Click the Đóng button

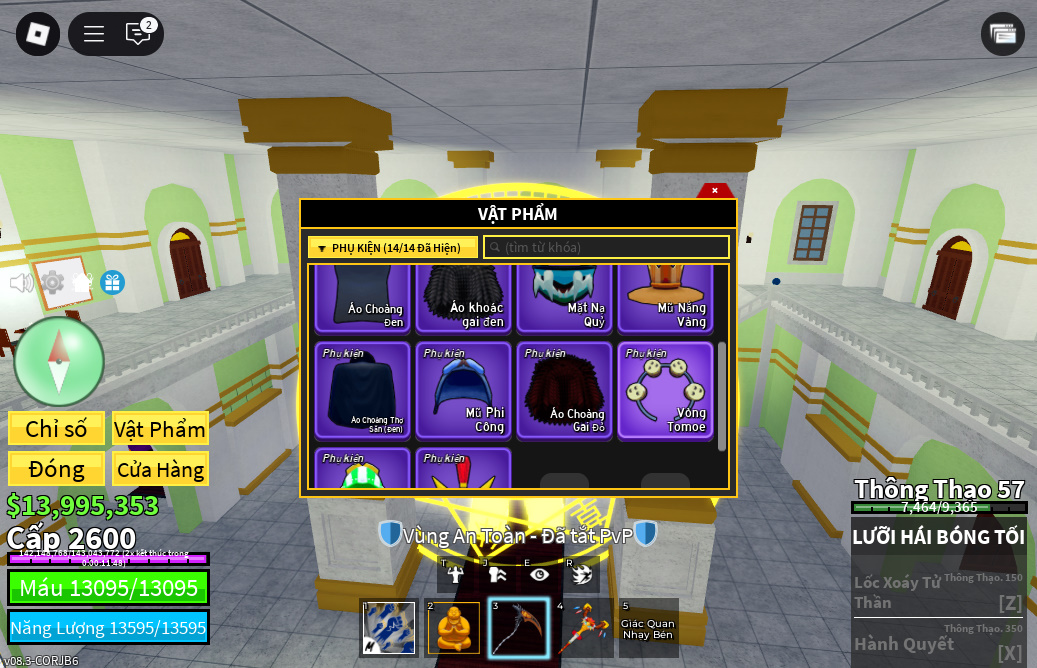coord(56,469)
